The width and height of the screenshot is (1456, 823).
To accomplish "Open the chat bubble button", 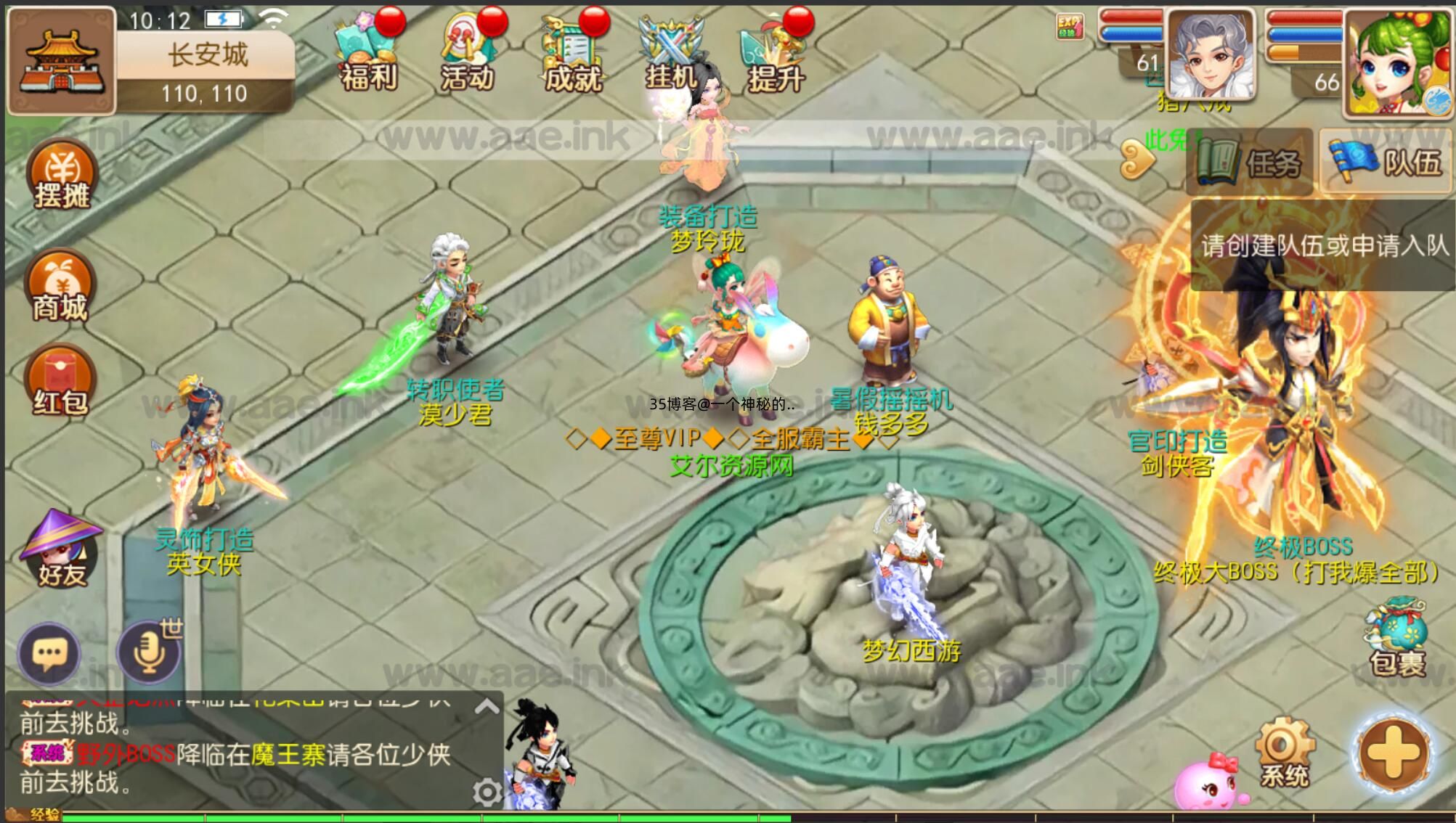I will (x=49, y=653).
